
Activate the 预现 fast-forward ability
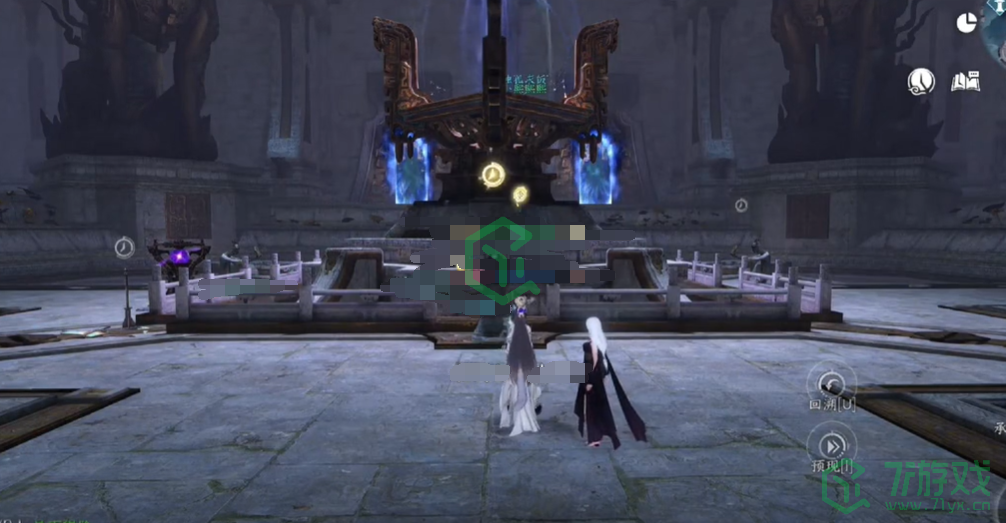(832, 444)
